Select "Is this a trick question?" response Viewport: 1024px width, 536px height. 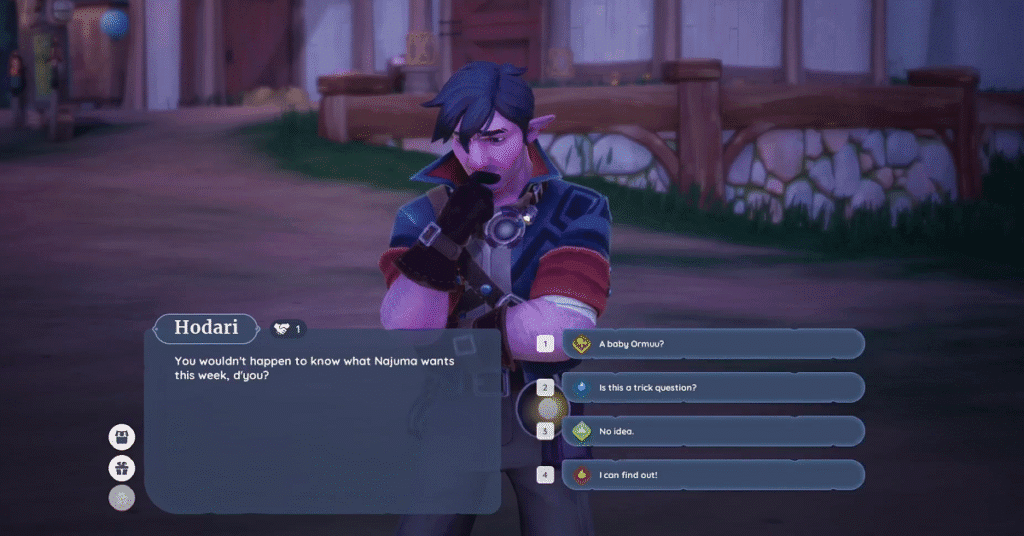(x=712, y=387)
